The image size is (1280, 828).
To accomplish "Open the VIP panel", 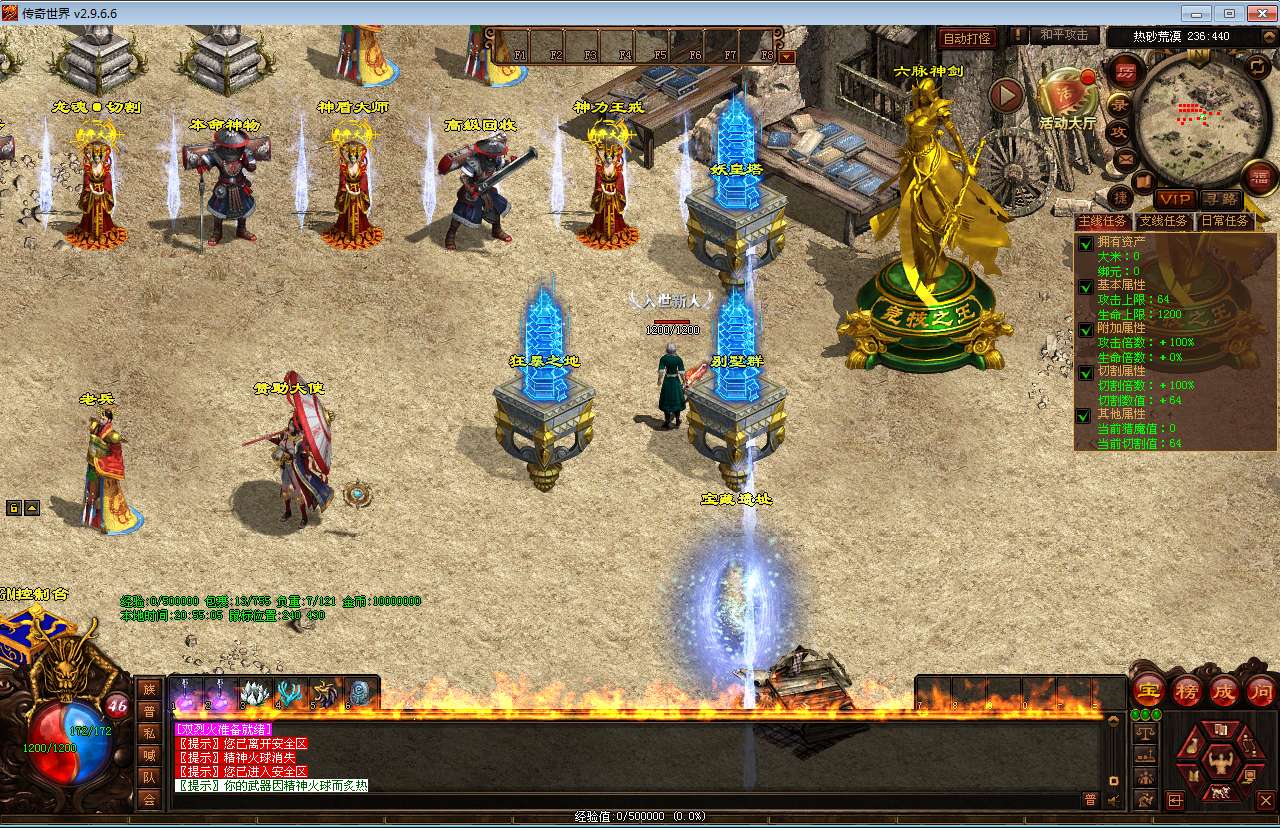I will click(1174, 200).
